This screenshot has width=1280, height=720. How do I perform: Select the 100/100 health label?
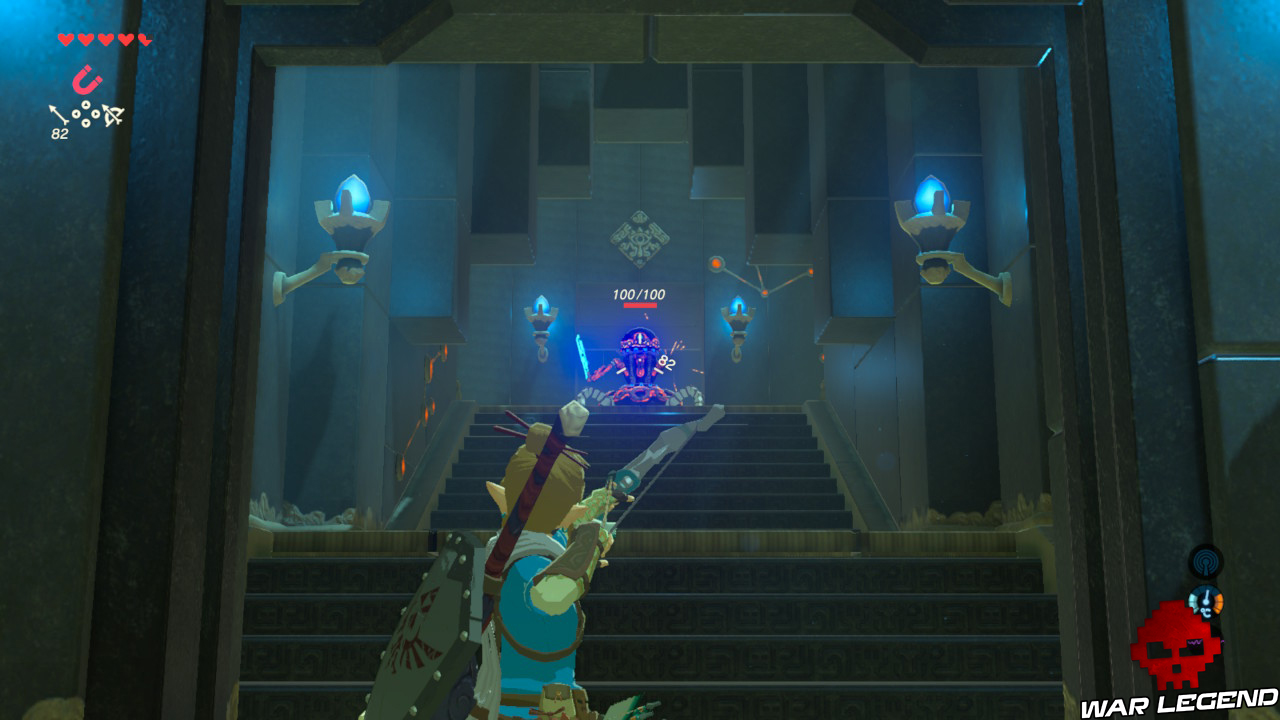coord(640,292)
